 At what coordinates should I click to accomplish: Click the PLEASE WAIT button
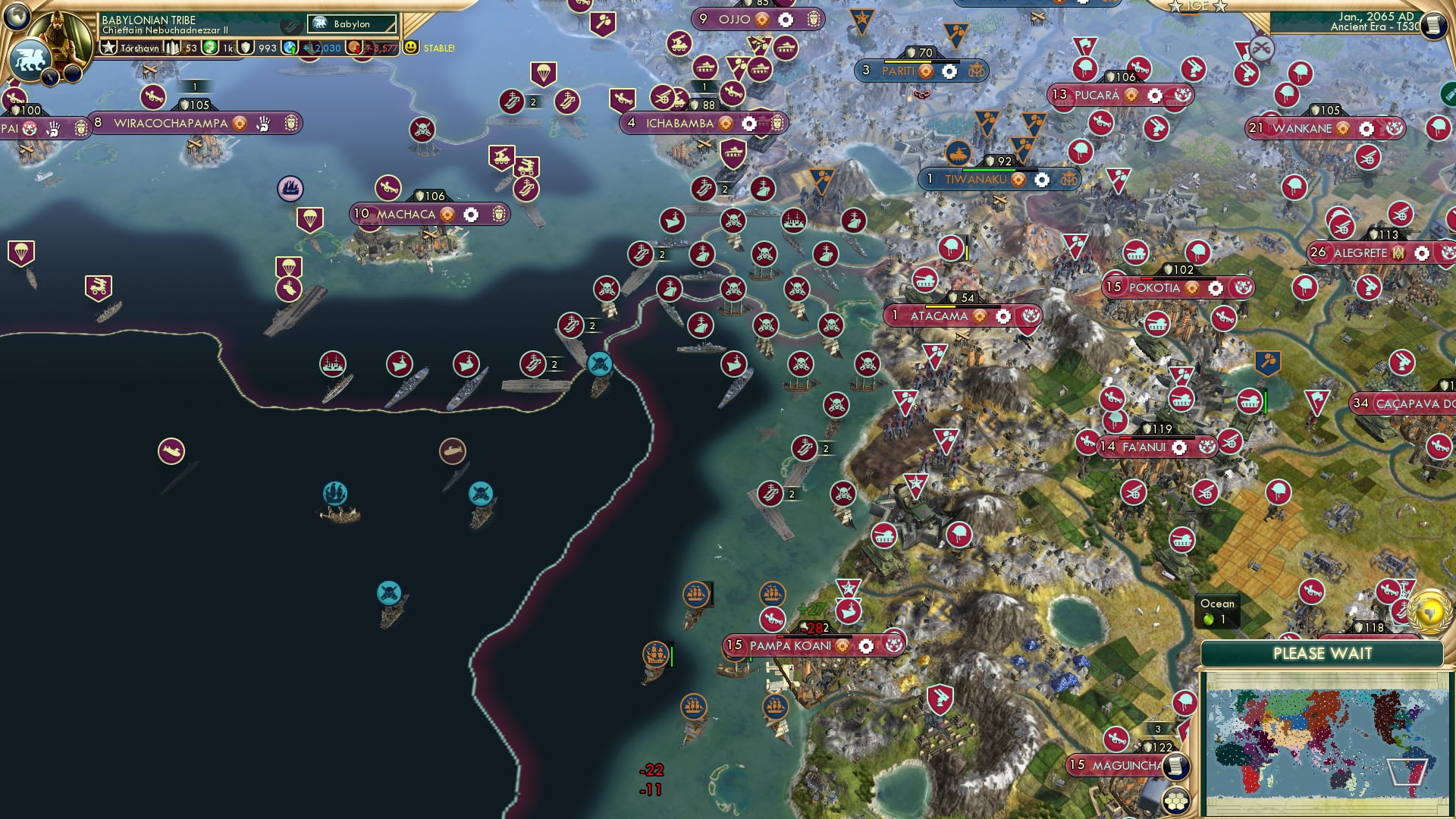pyautogui.click(x=1323, y=653)
